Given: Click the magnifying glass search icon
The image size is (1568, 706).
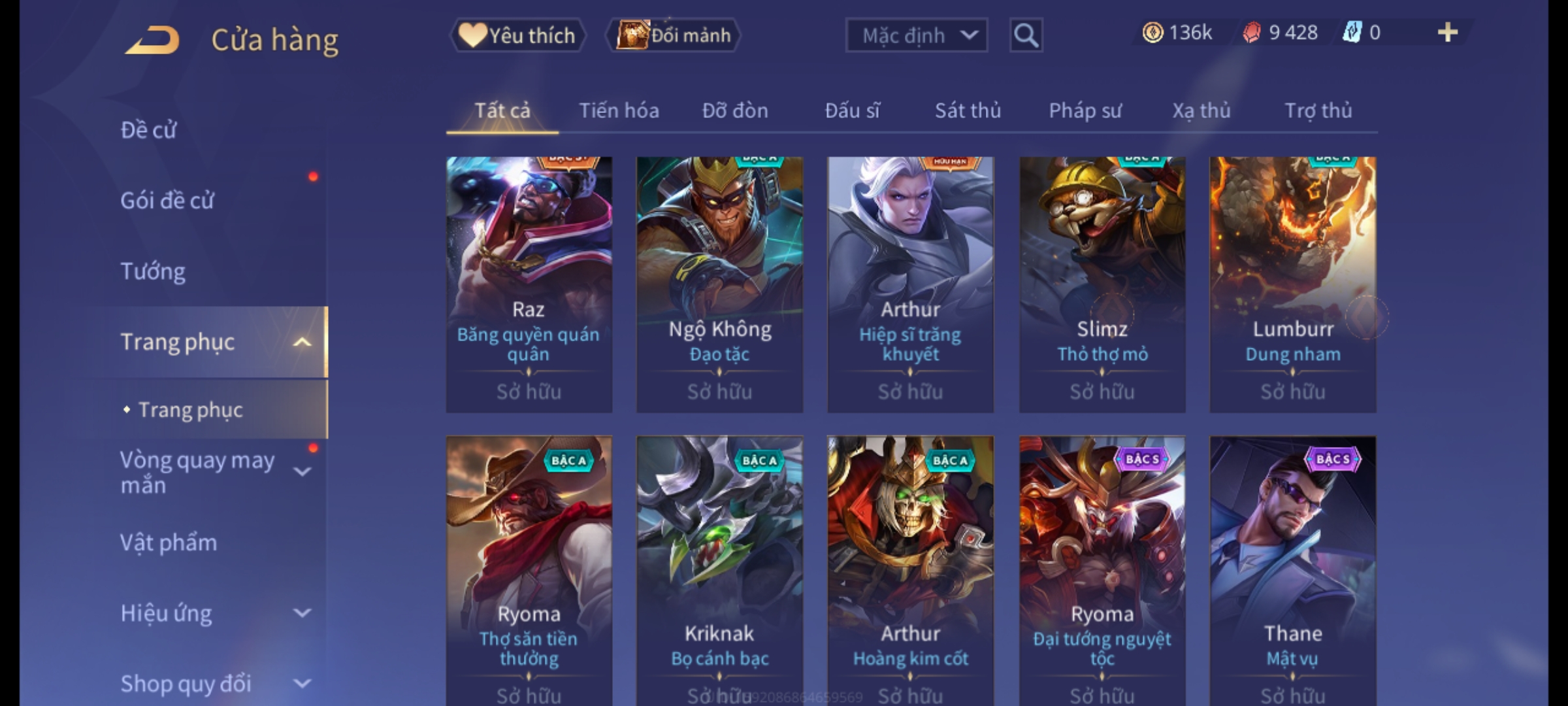Looking at the screenshot, I should (x=1026, y=35).
